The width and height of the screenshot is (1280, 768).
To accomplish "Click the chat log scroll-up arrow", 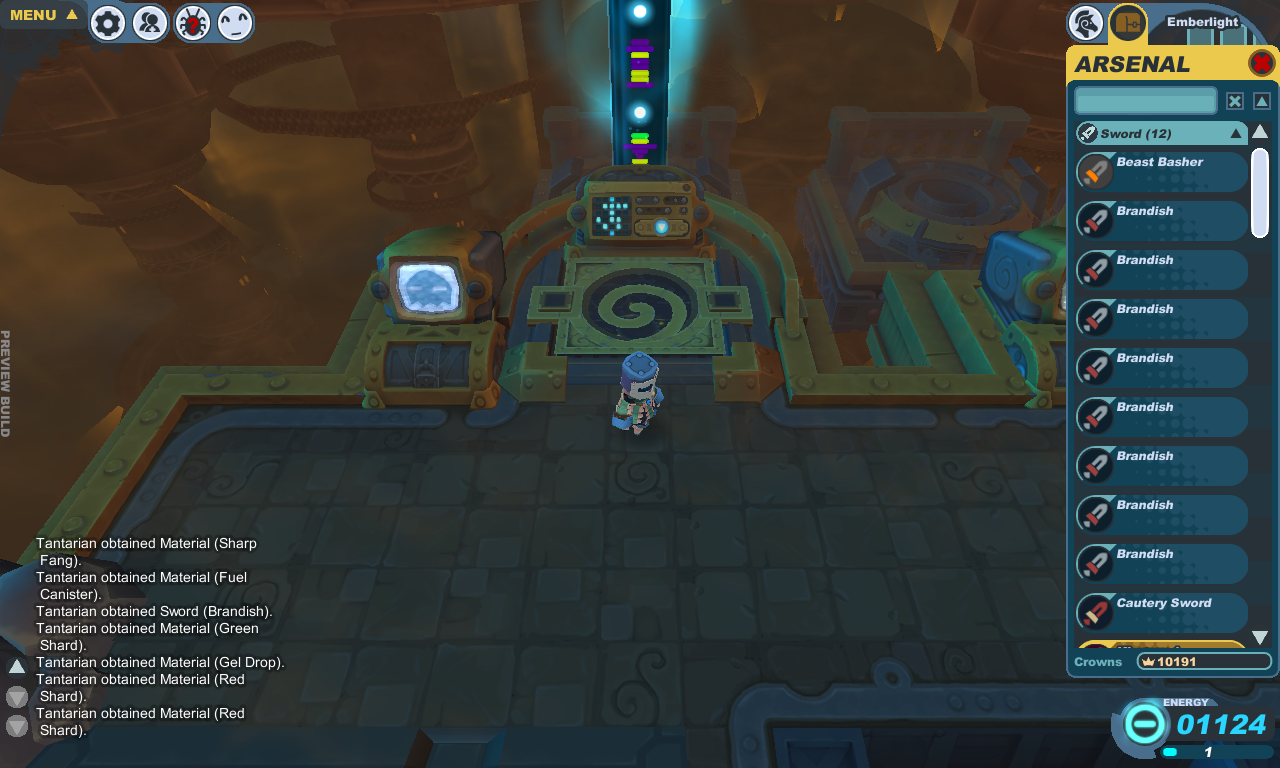I will (x=17, y=666).
